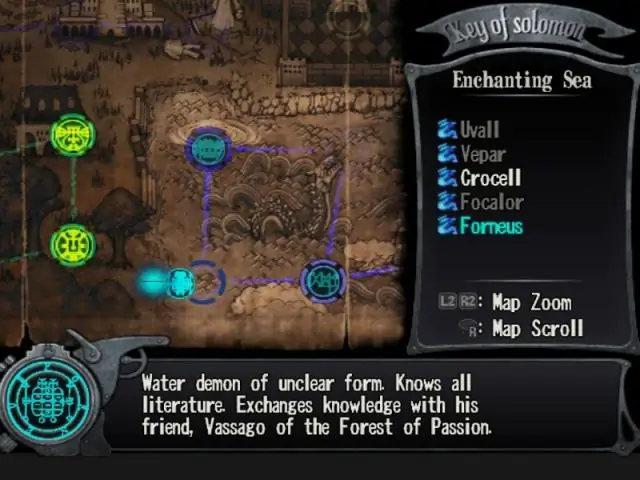Pick Focalor in the list
The height and width of the screenshot is (480, 640).
tap(491, 202)
